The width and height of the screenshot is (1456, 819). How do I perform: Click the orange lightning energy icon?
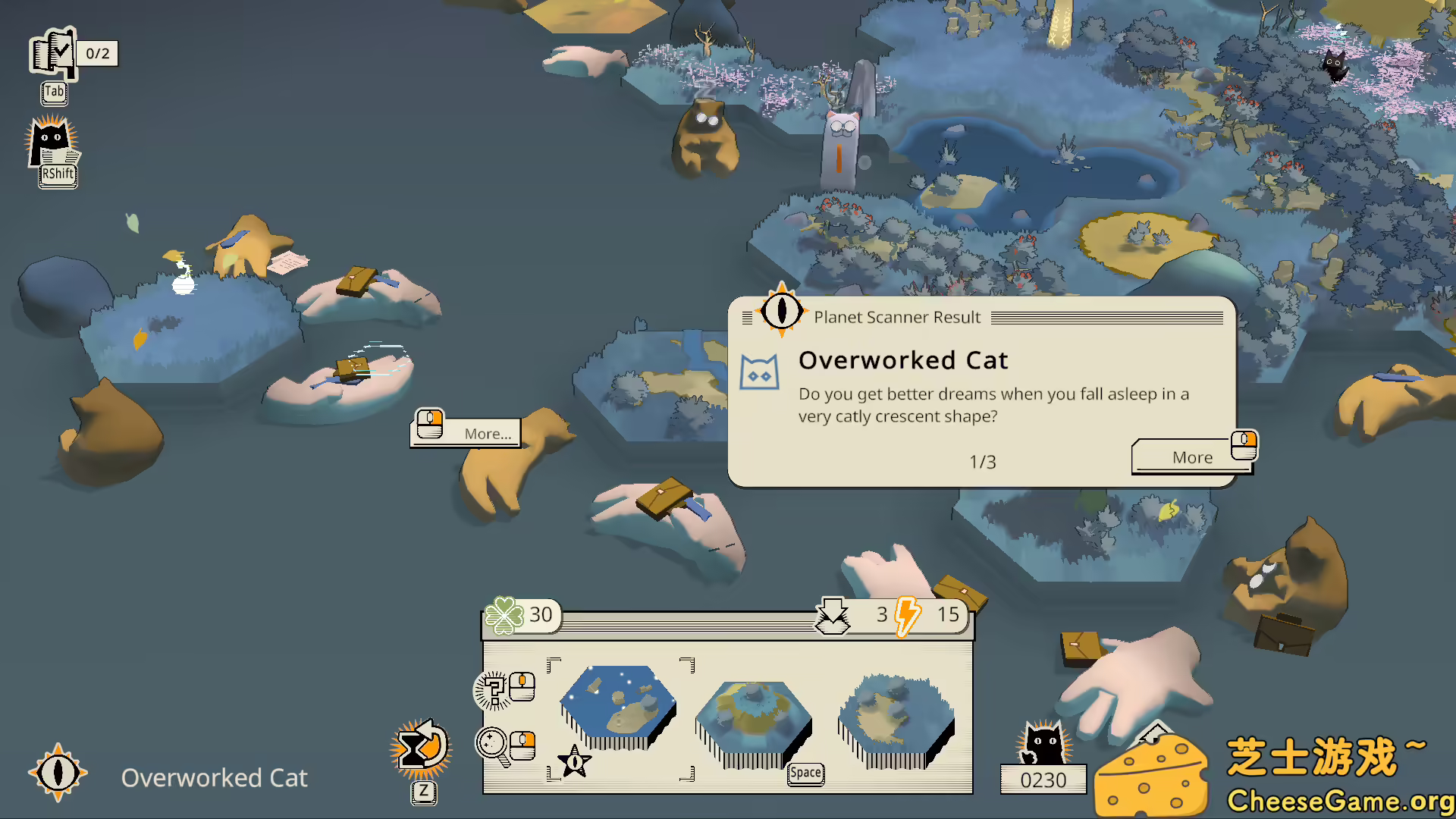[907, 616]
